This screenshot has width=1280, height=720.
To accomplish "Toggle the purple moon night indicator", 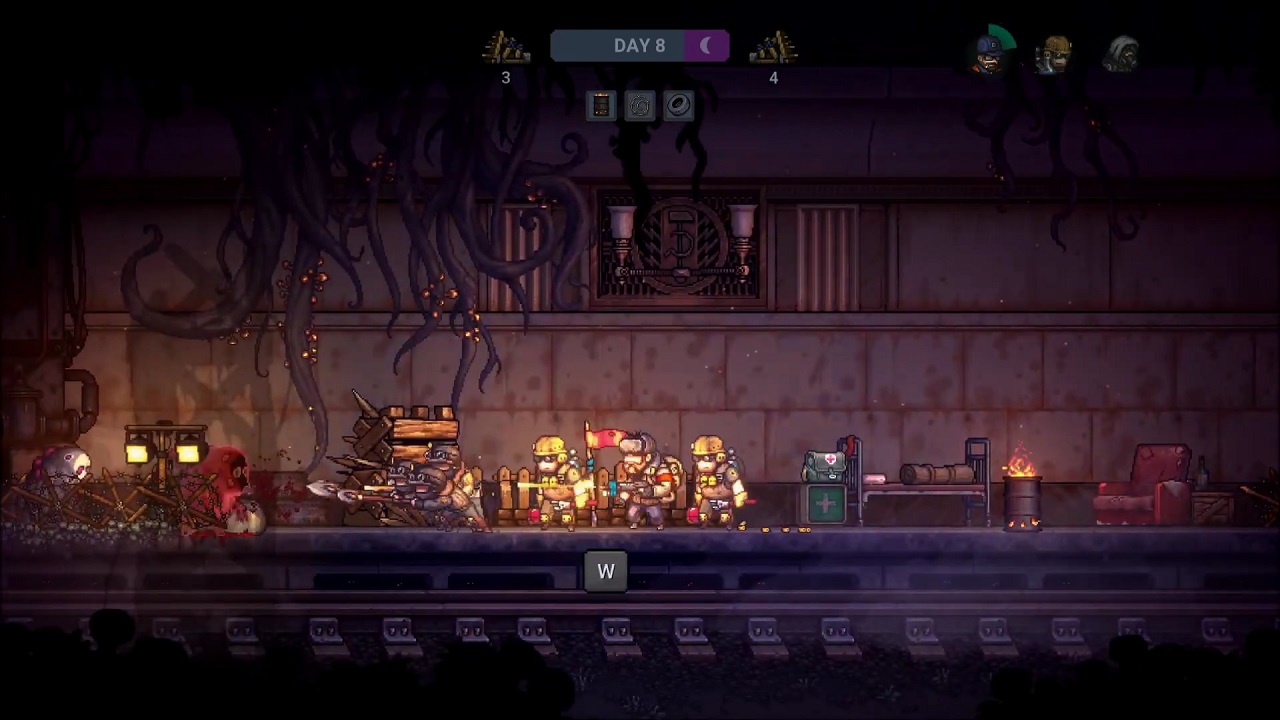I will [x=706, y=46].
